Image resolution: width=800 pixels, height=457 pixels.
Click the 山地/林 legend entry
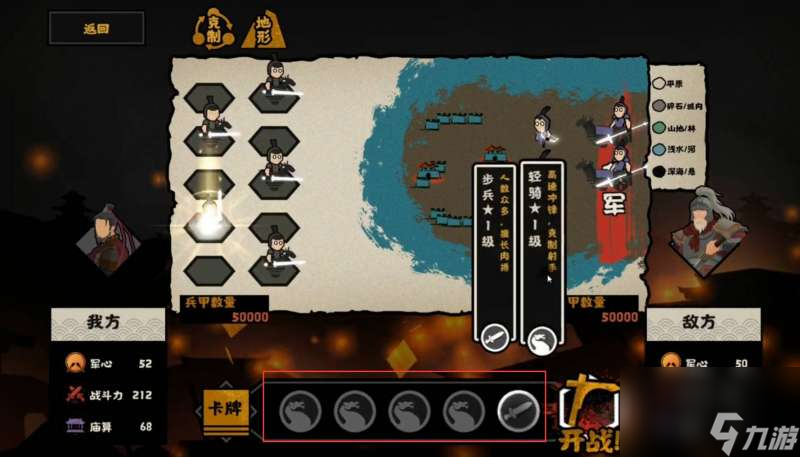click(688, 128)
